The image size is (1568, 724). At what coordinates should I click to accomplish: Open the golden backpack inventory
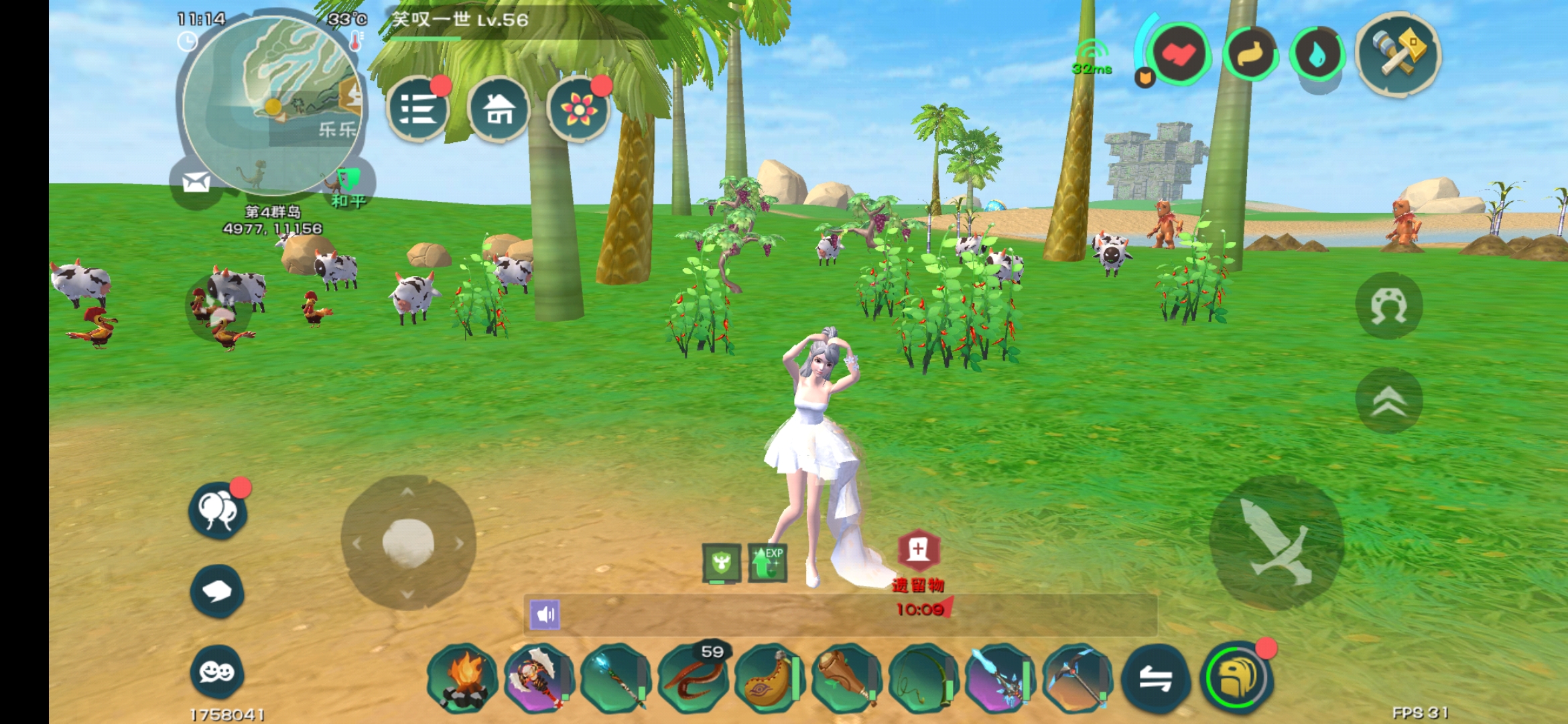click(1236, 678)
